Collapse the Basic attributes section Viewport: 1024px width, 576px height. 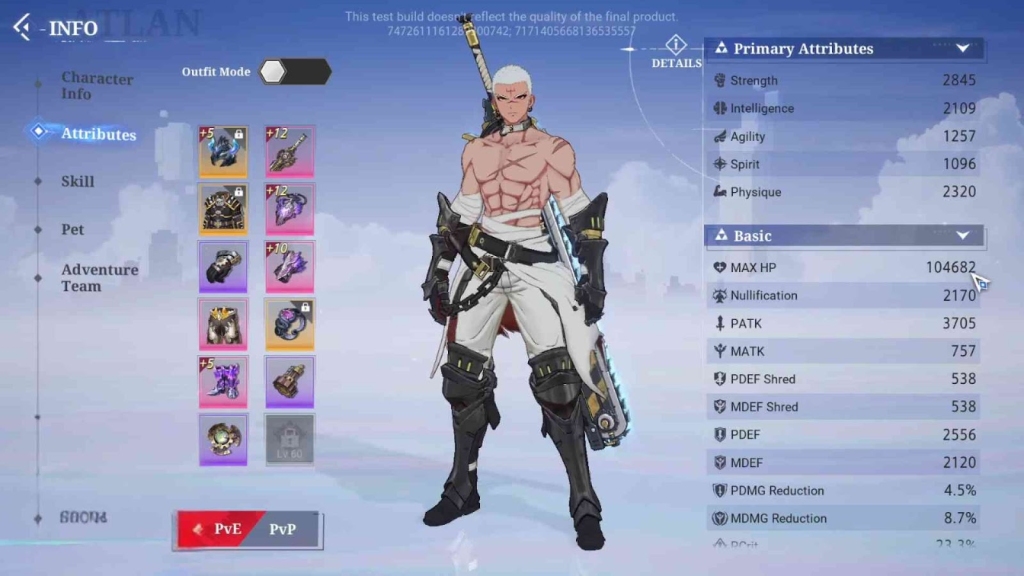tap(963, 236)
